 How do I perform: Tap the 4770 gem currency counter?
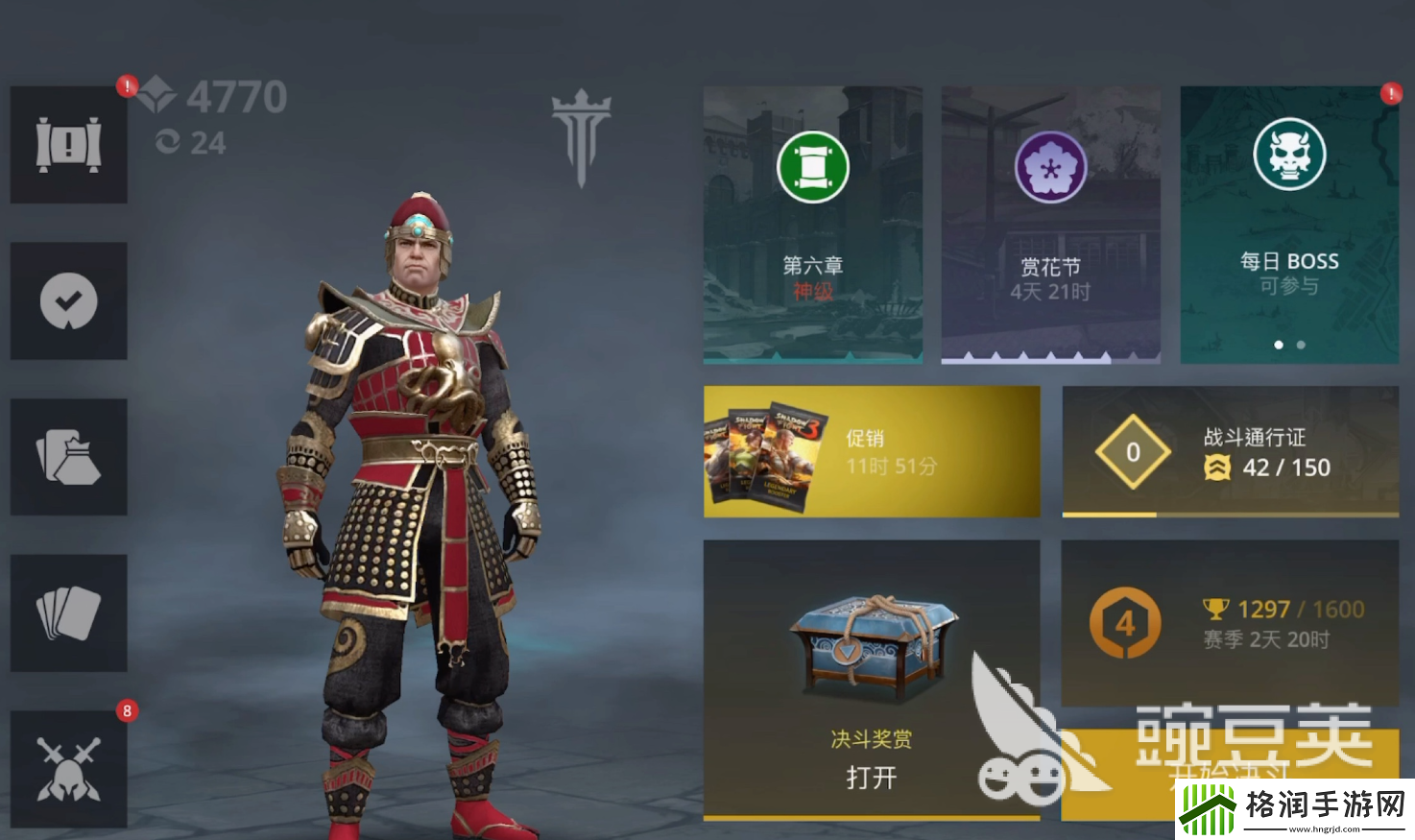coord(213,97)
